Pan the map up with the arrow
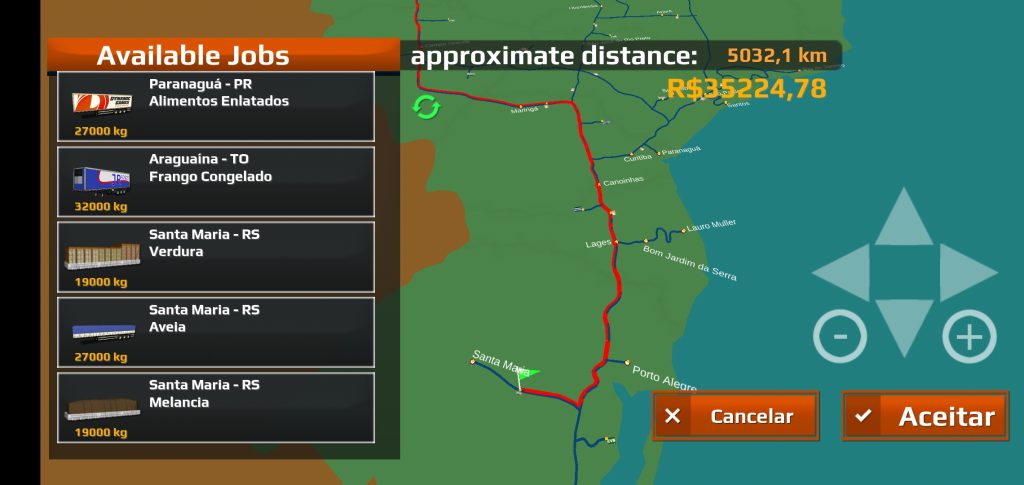The width and height of the screenshot is (1024, 485). click(903, 220)
